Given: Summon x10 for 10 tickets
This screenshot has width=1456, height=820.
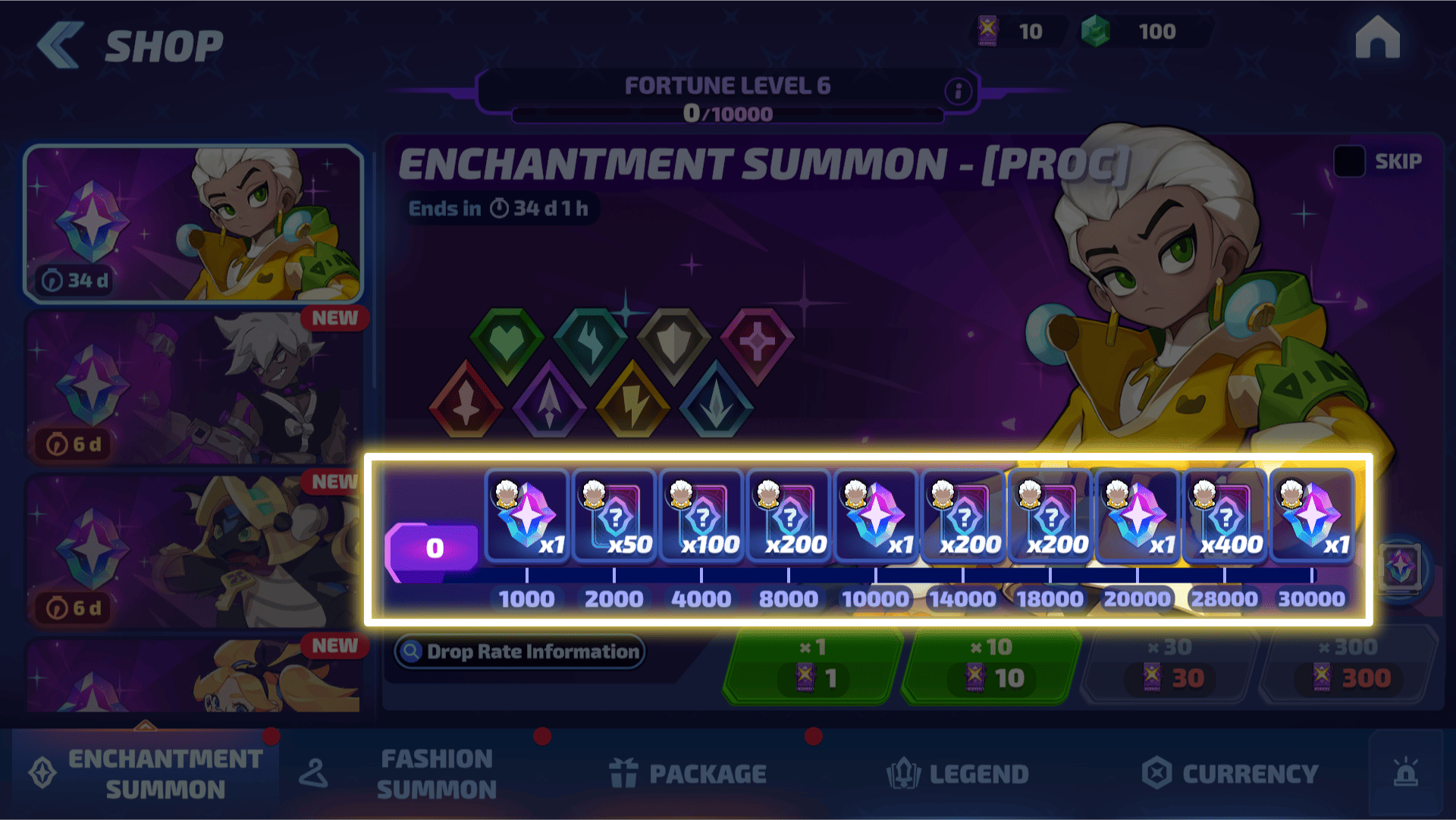Looking at the screenshot, I should click(x=992, y=666).
